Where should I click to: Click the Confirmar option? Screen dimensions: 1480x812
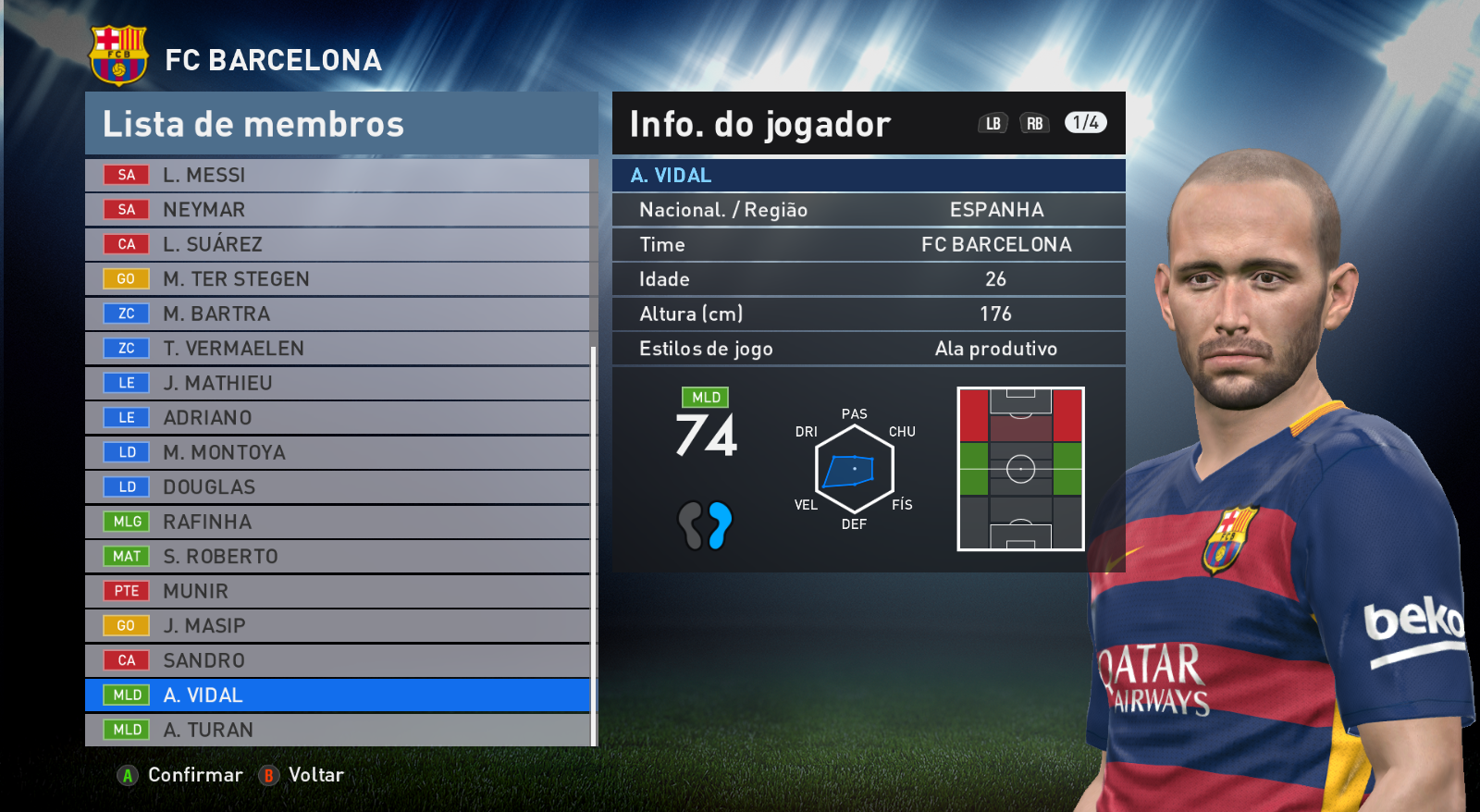(181, 775)
